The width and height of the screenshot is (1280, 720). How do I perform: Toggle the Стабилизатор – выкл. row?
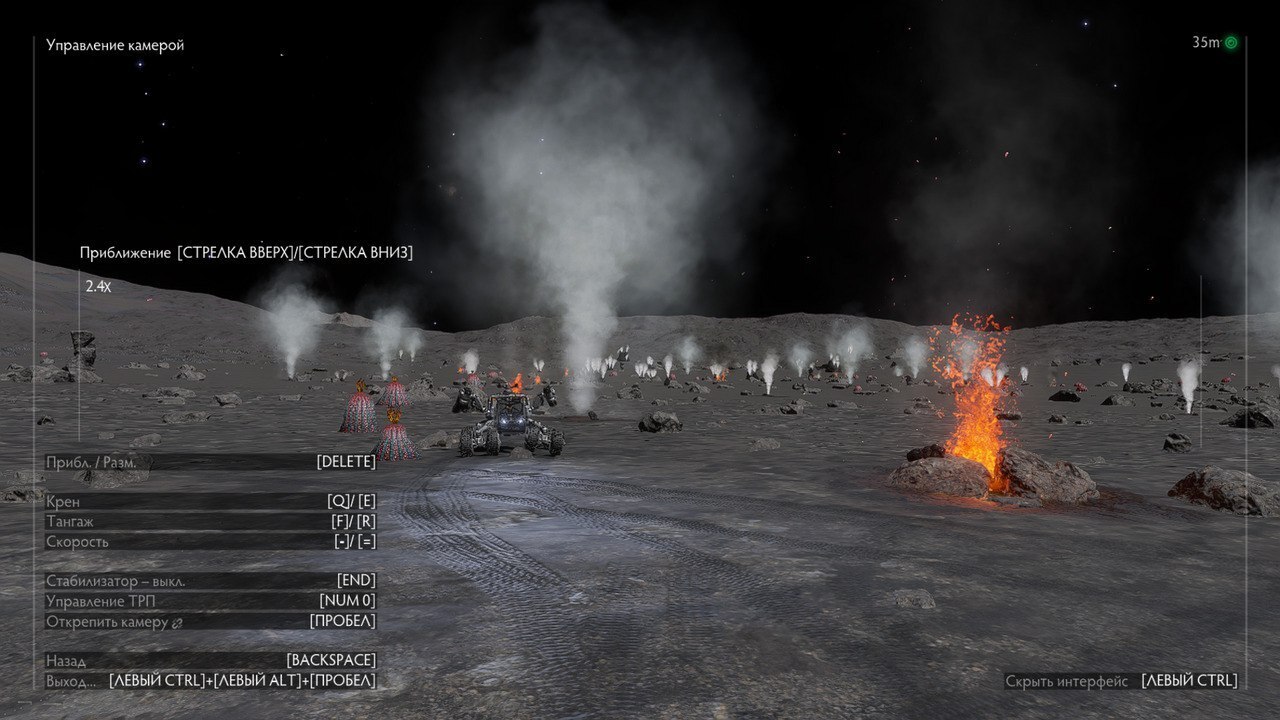click(210, 581)
